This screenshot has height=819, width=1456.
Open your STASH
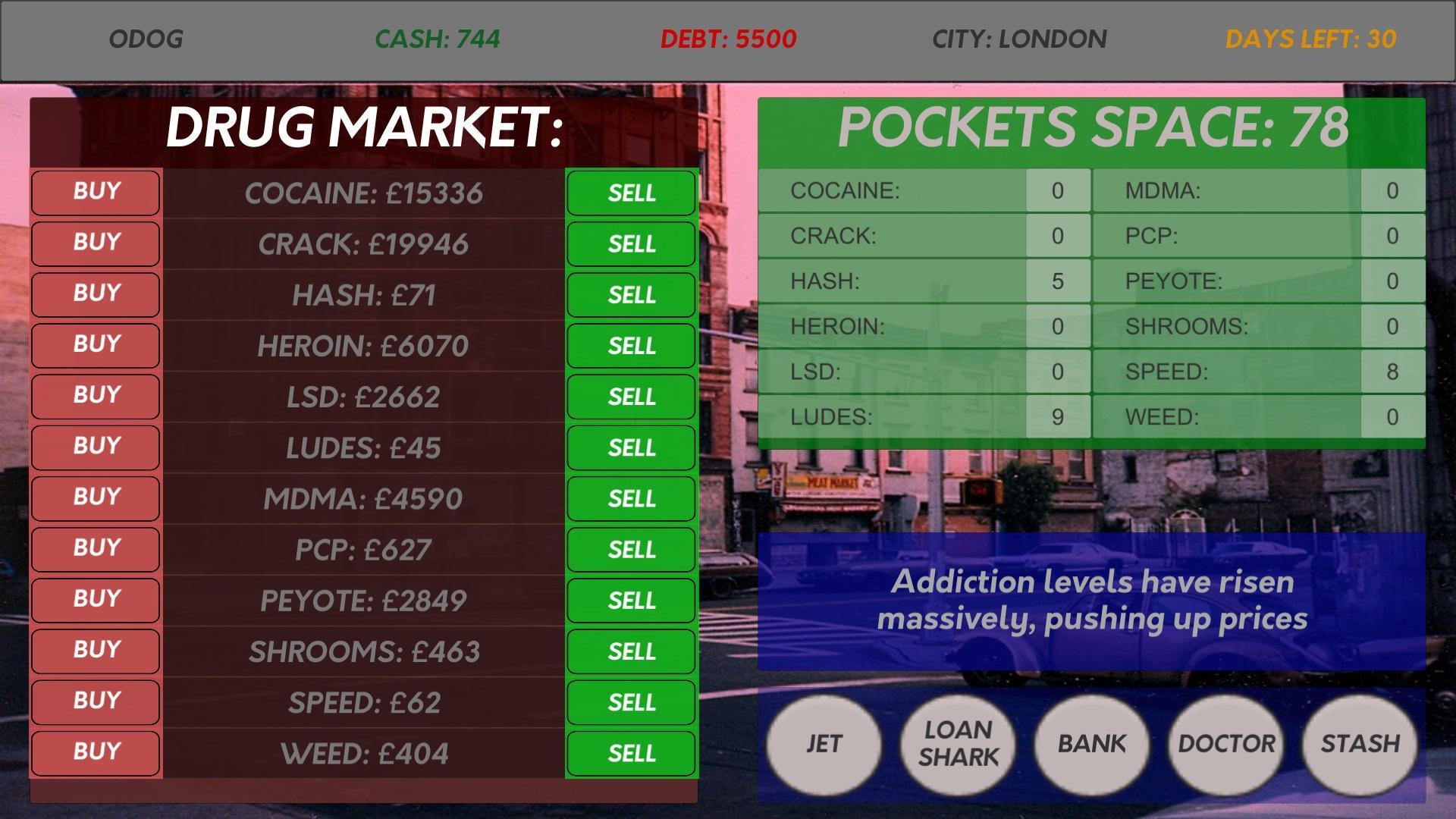tap(1357, 745)
